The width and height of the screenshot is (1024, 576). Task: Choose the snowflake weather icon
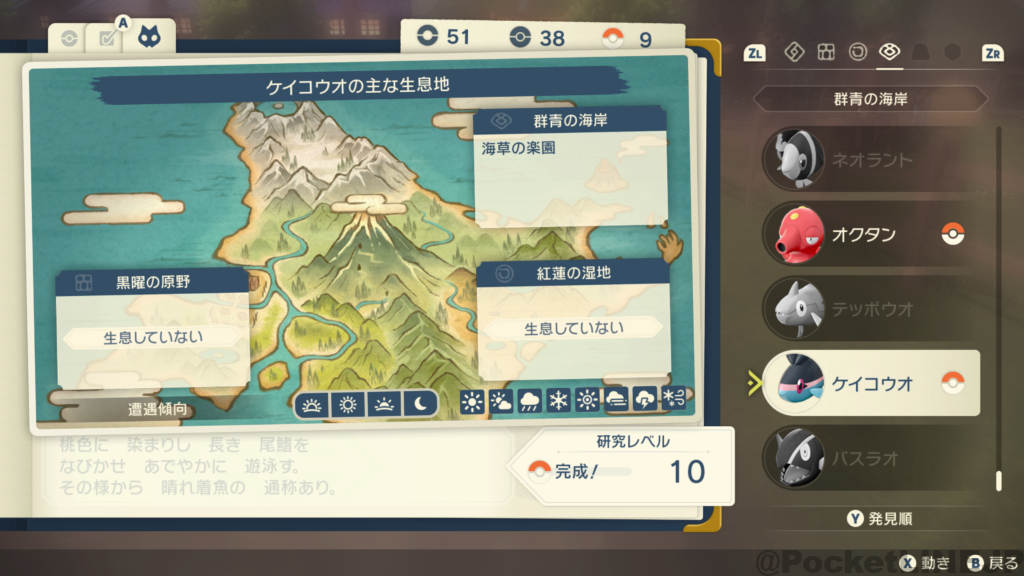coord(558,402)
